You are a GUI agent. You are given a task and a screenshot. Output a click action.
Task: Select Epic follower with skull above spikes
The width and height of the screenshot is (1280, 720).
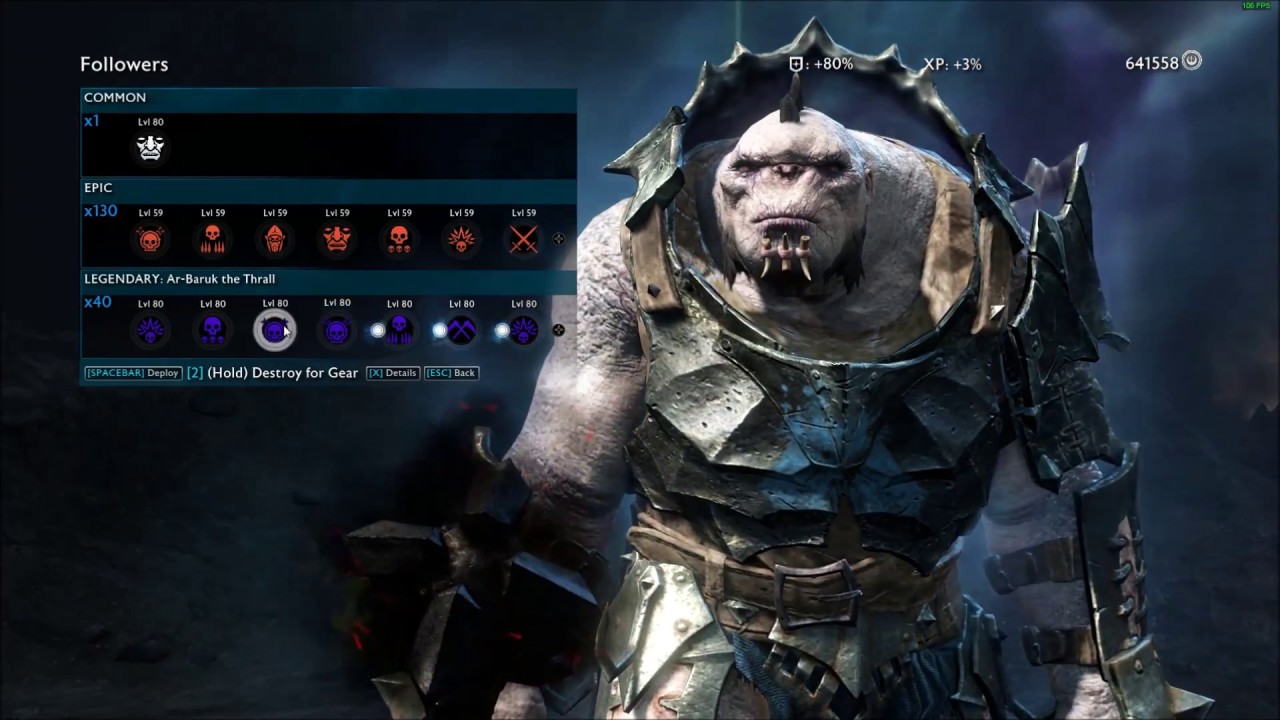(212, 239)
